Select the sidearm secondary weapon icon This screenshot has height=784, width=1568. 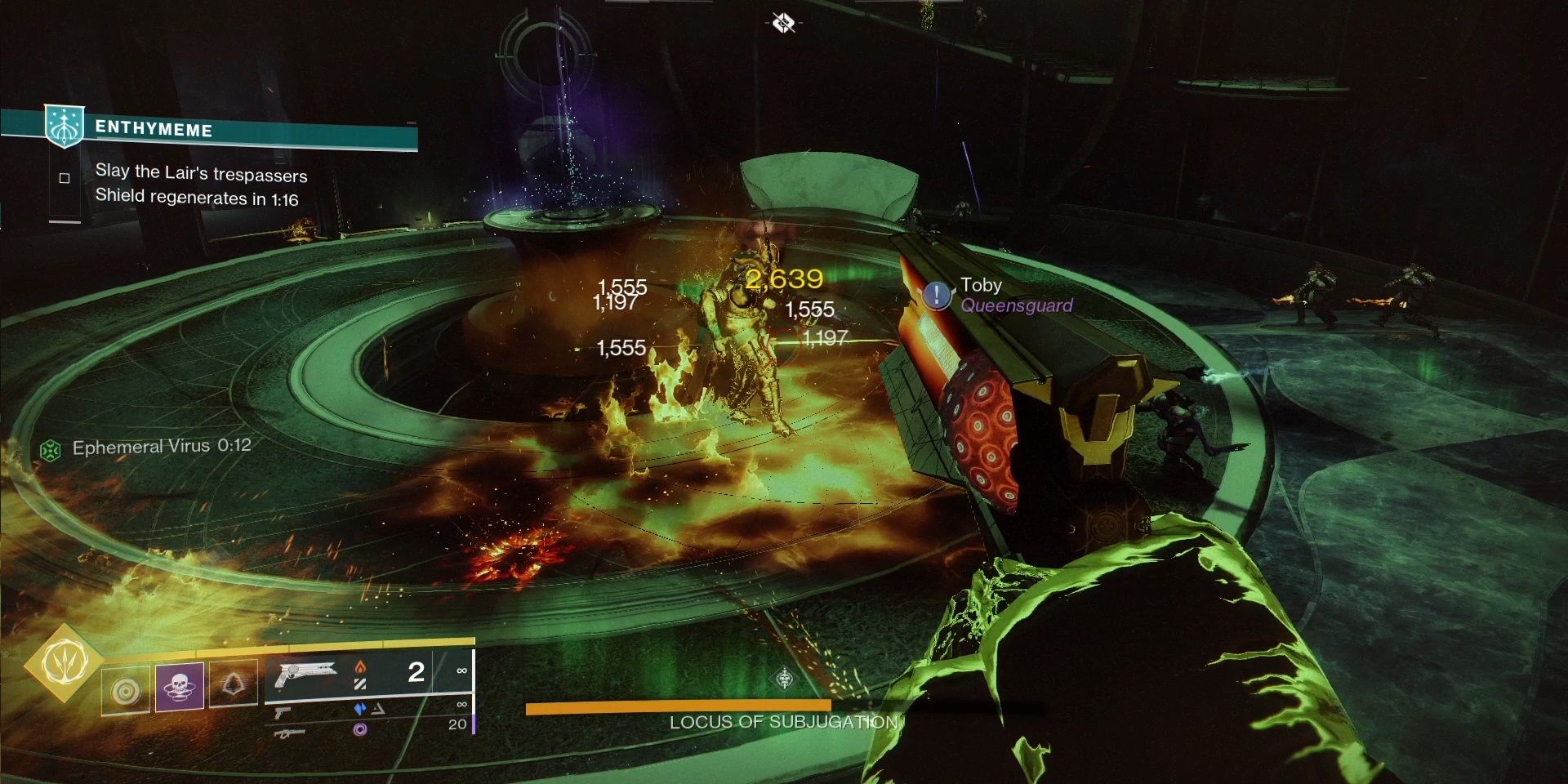(283, 711)
